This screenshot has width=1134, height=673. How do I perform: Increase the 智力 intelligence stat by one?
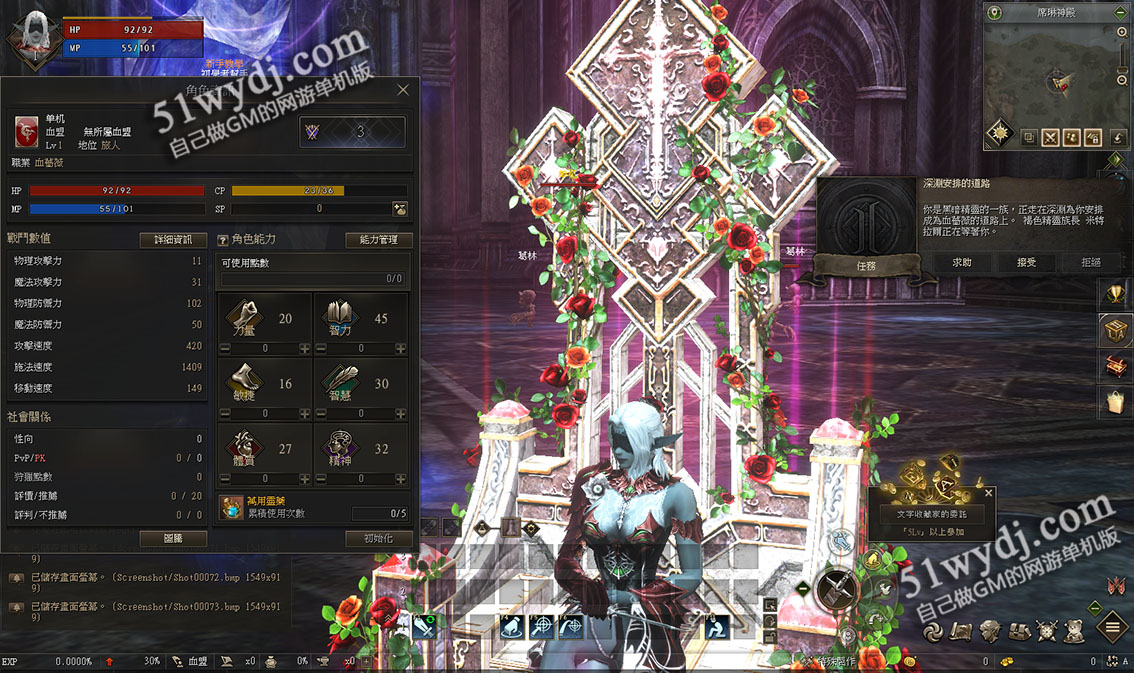(x=401, y=349)
